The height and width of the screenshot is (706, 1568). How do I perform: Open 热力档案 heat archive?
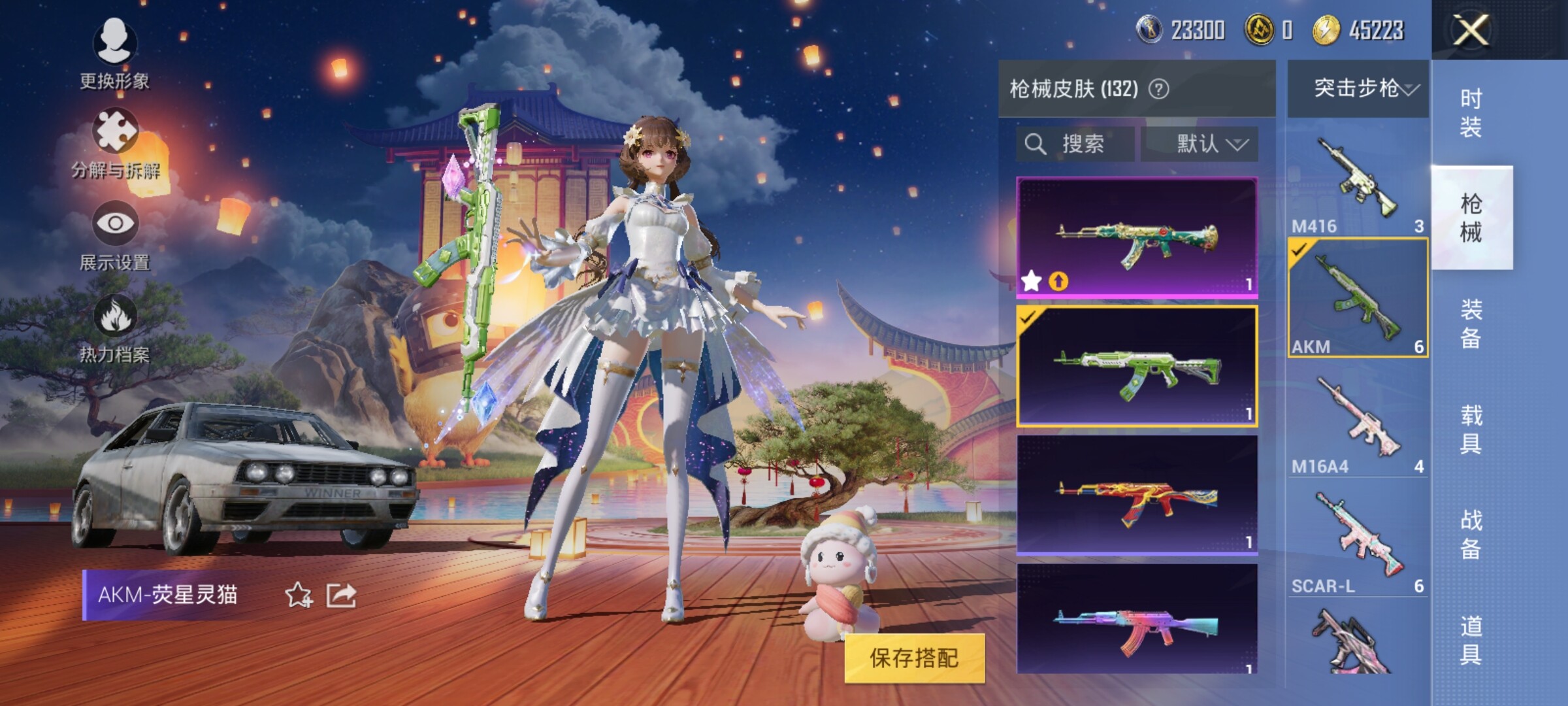click(115, 328)
